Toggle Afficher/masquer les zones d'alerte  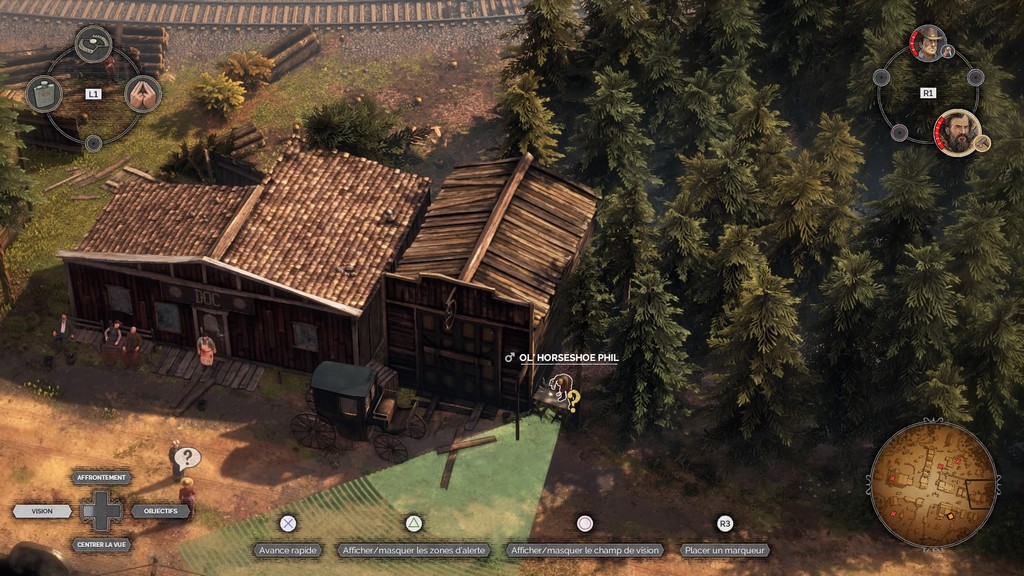click(x=413, y=550)
